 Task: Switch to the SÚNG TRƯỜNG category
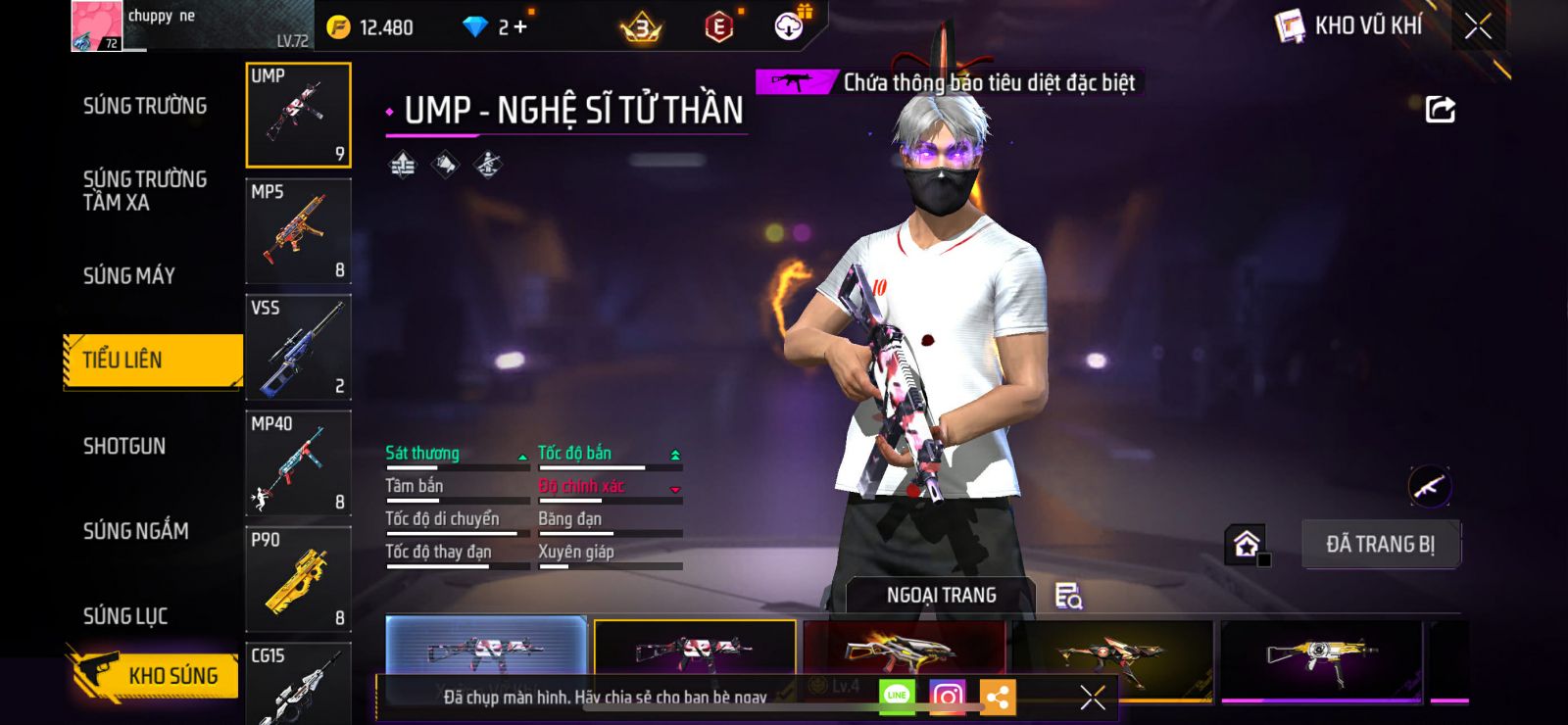(145, 106)
